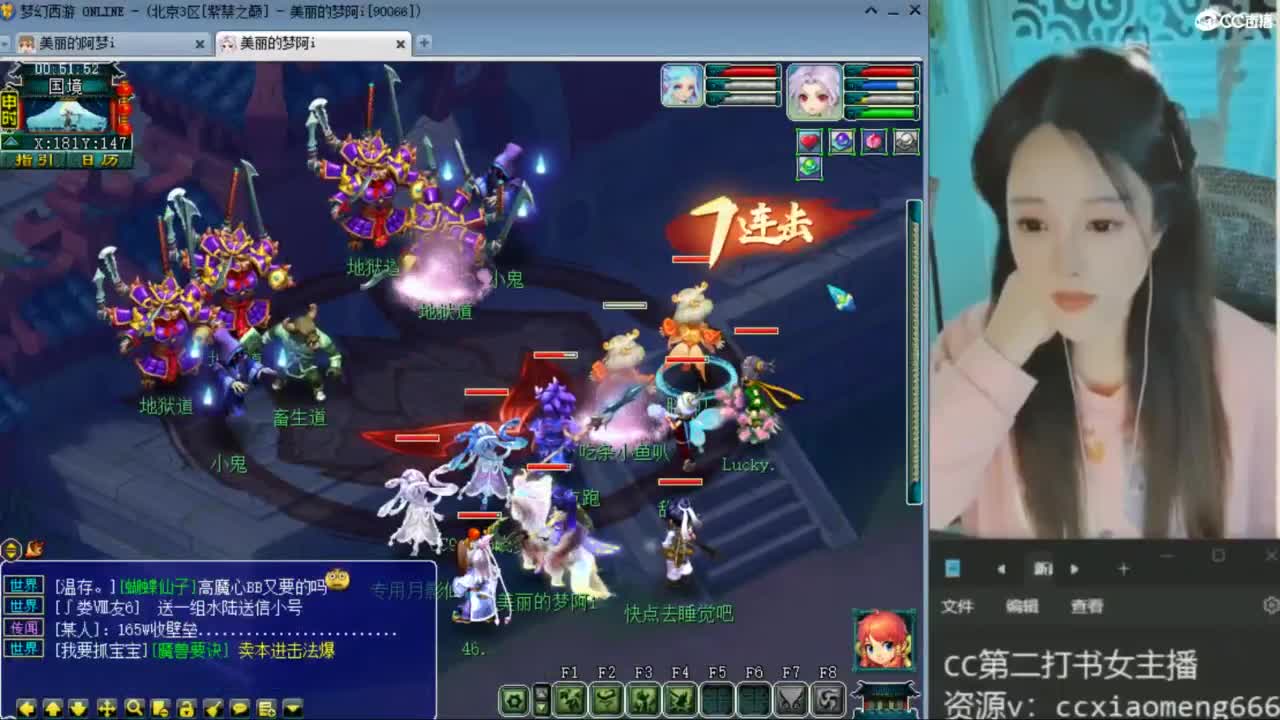The height and width of the screenshot is (720, 1280).
Task: Toggle the padlock chat-lock icon
Action: point(187,707)
